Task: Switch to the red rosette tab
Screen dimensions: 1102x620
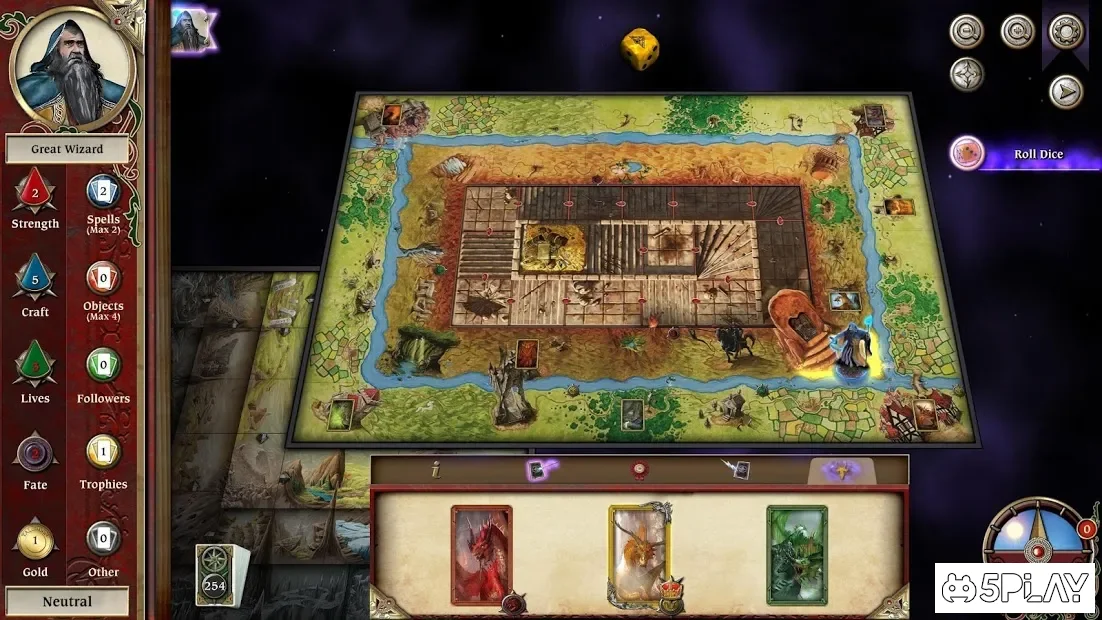Action: click(636, 470)
